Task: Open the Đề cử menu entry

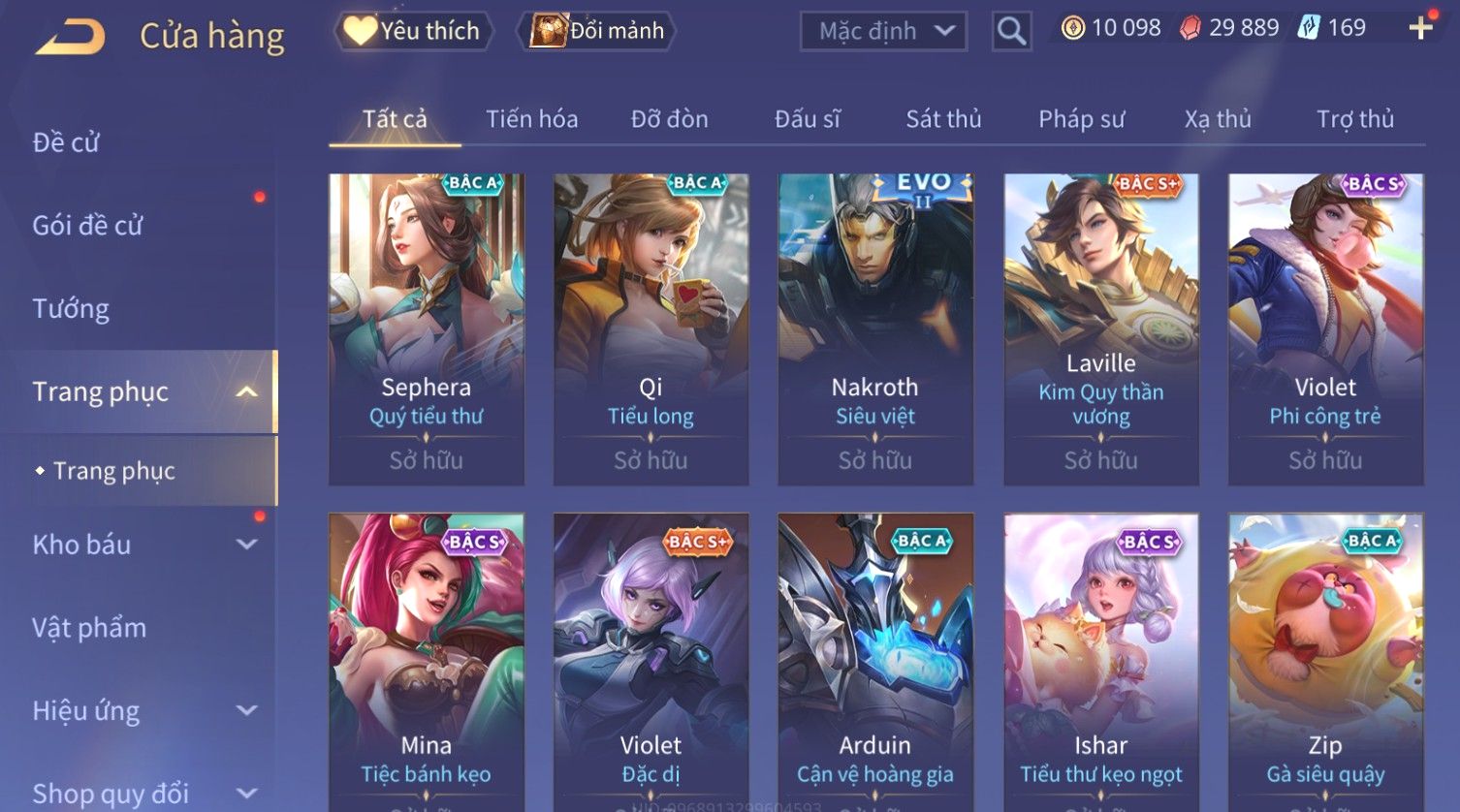Action: 66,142
